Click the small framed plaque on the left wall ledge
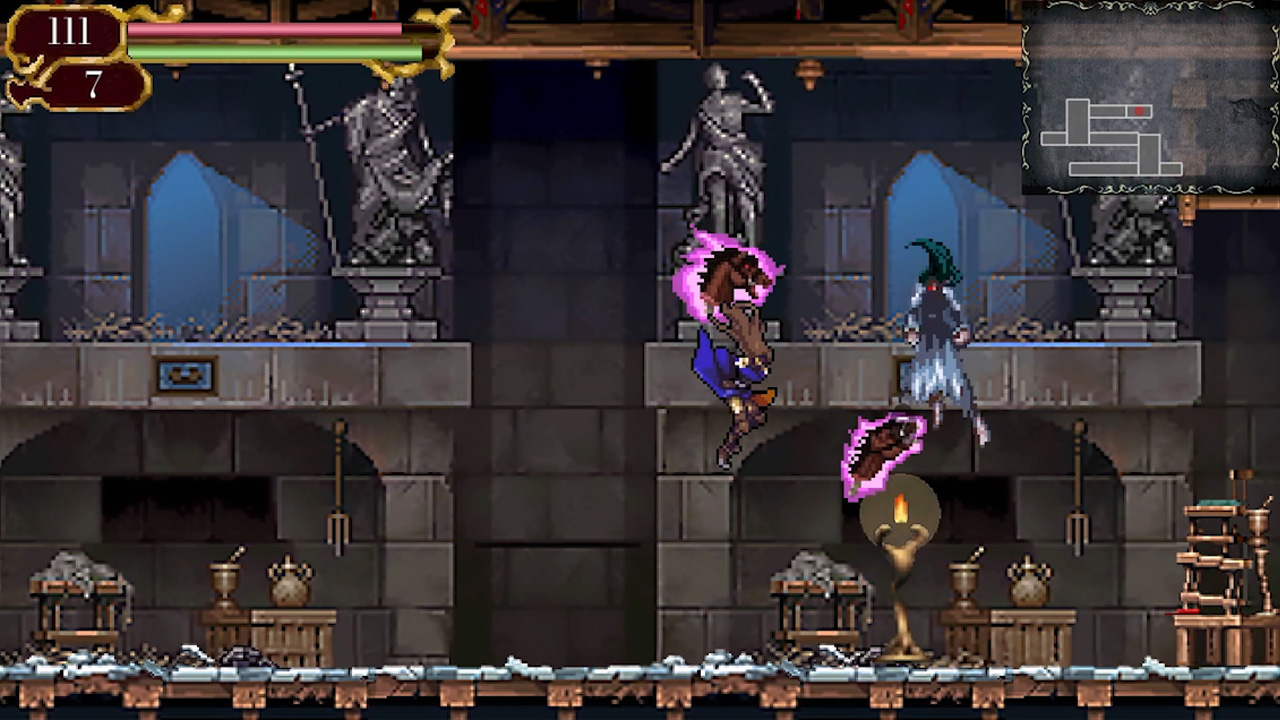Viewport: 1280px width, 720px height. click(x=183, y=375)
